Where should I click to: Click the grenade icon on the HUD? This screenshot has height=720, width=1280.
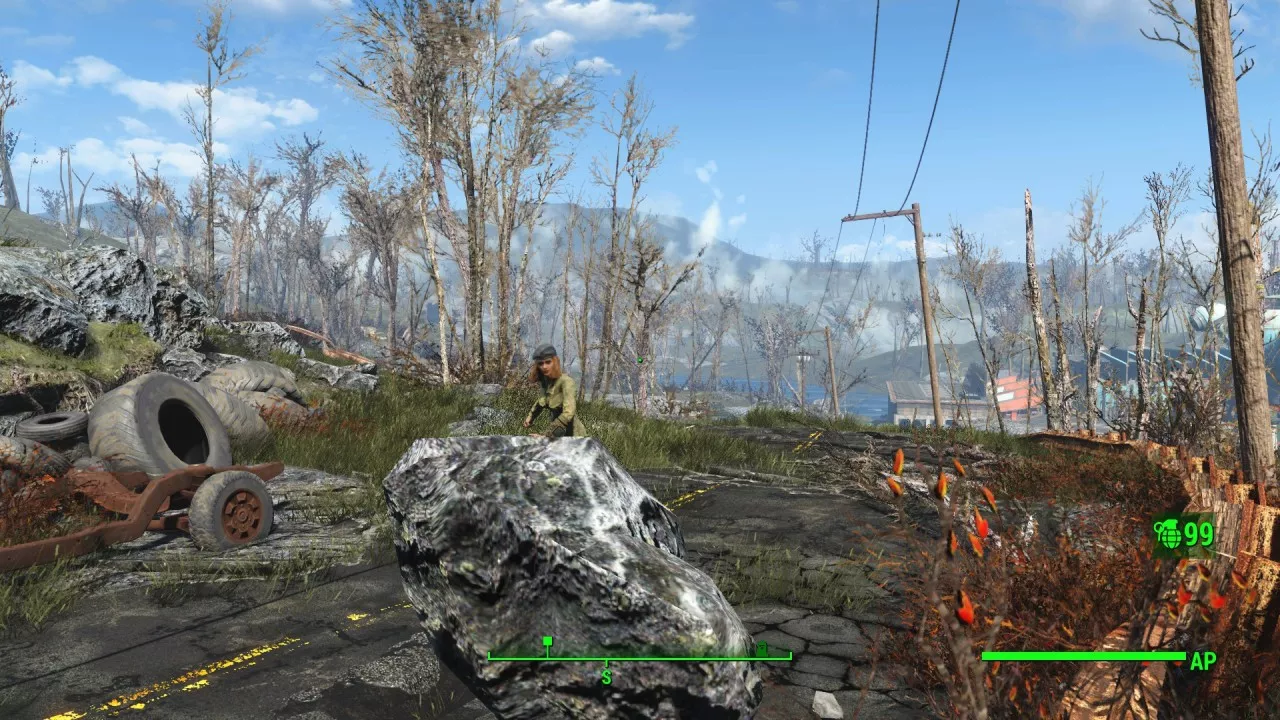1168,535
